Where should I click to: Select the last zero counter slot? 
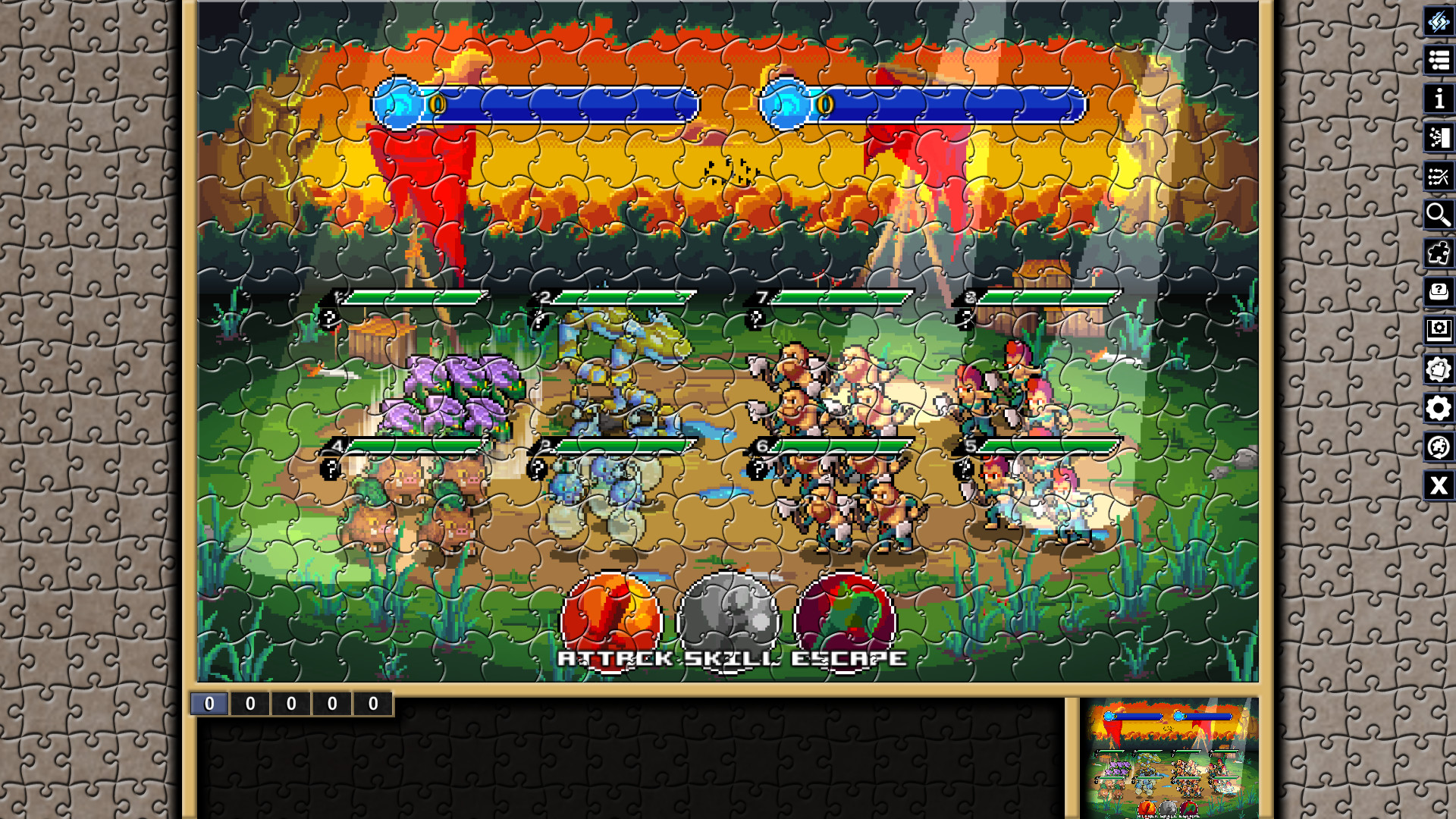[x=372, y=702]
